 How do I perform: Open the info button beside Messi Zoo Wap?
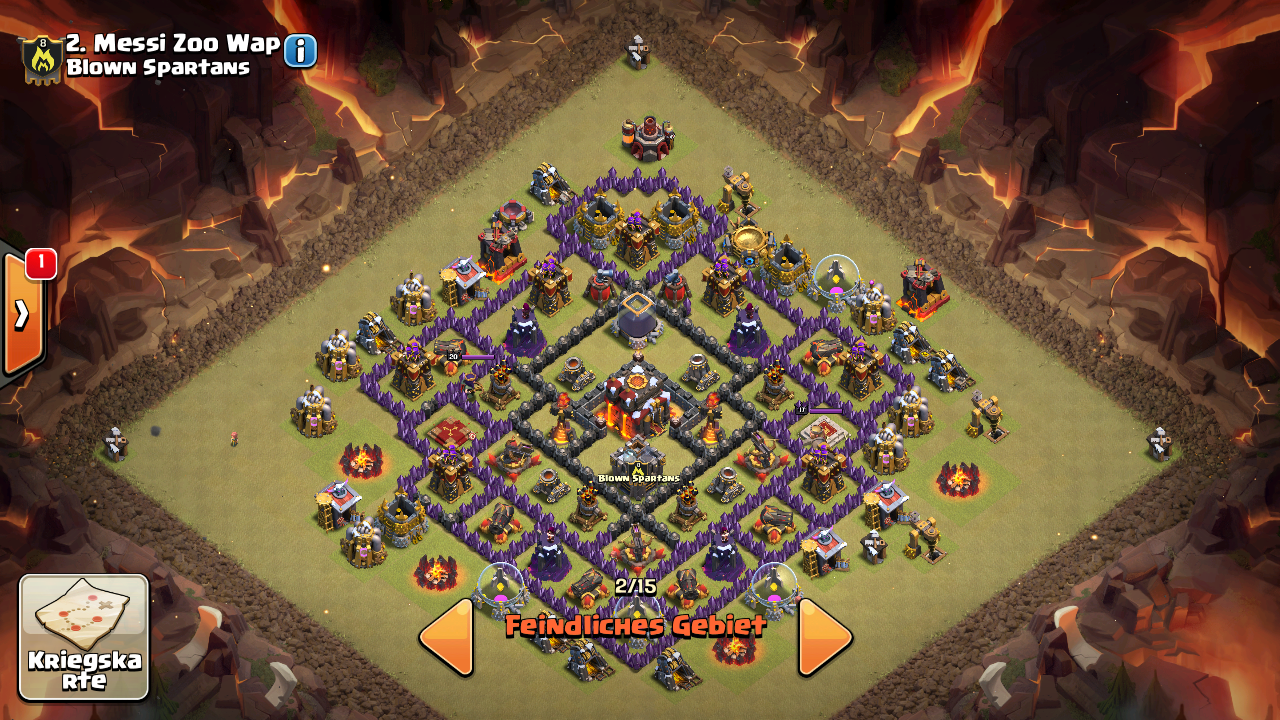click(x=300, y=50)
